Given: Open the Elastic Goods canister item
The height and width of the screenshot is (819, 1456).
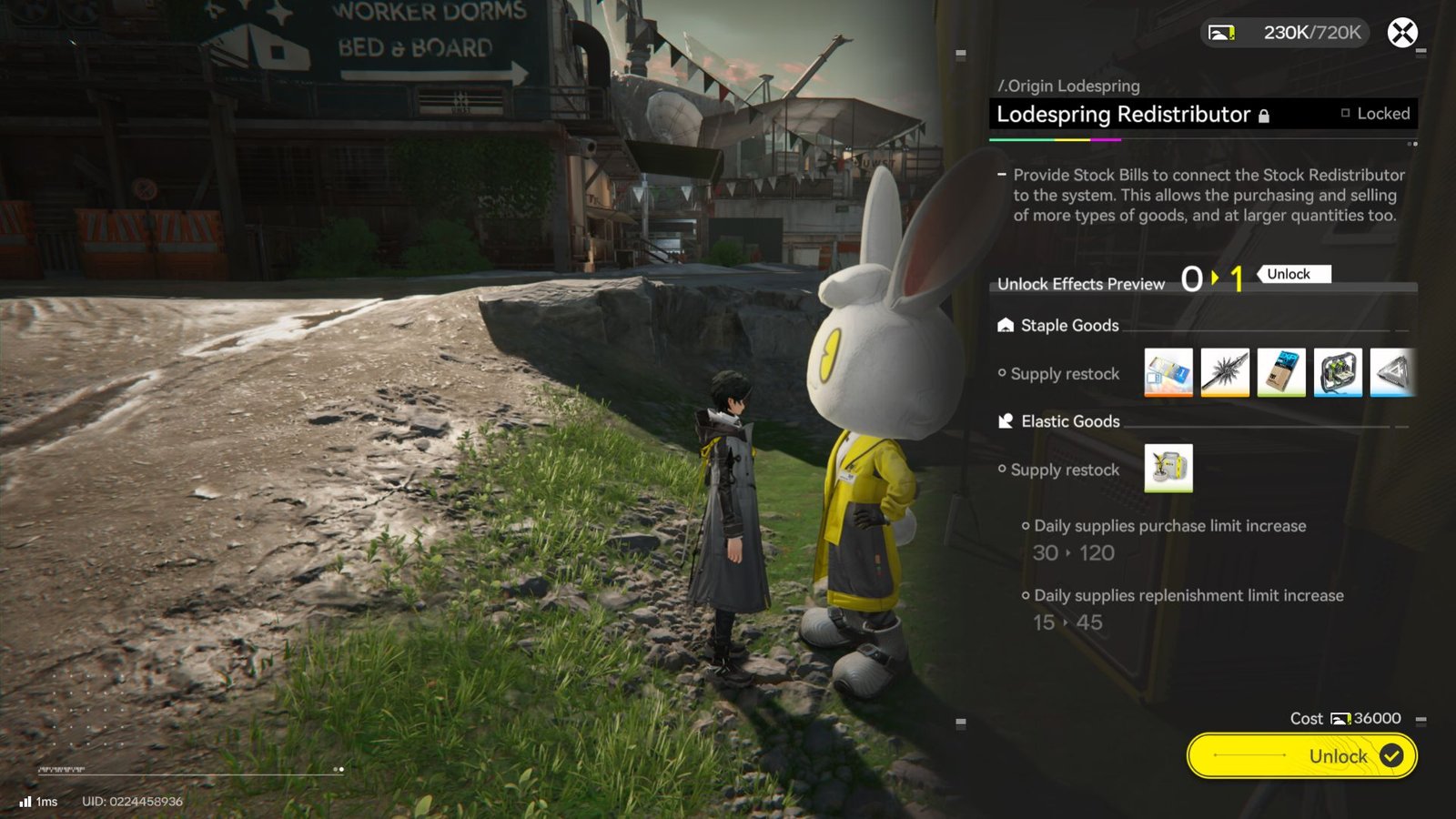Looking at the screenshot, I should coord(1168,469).
